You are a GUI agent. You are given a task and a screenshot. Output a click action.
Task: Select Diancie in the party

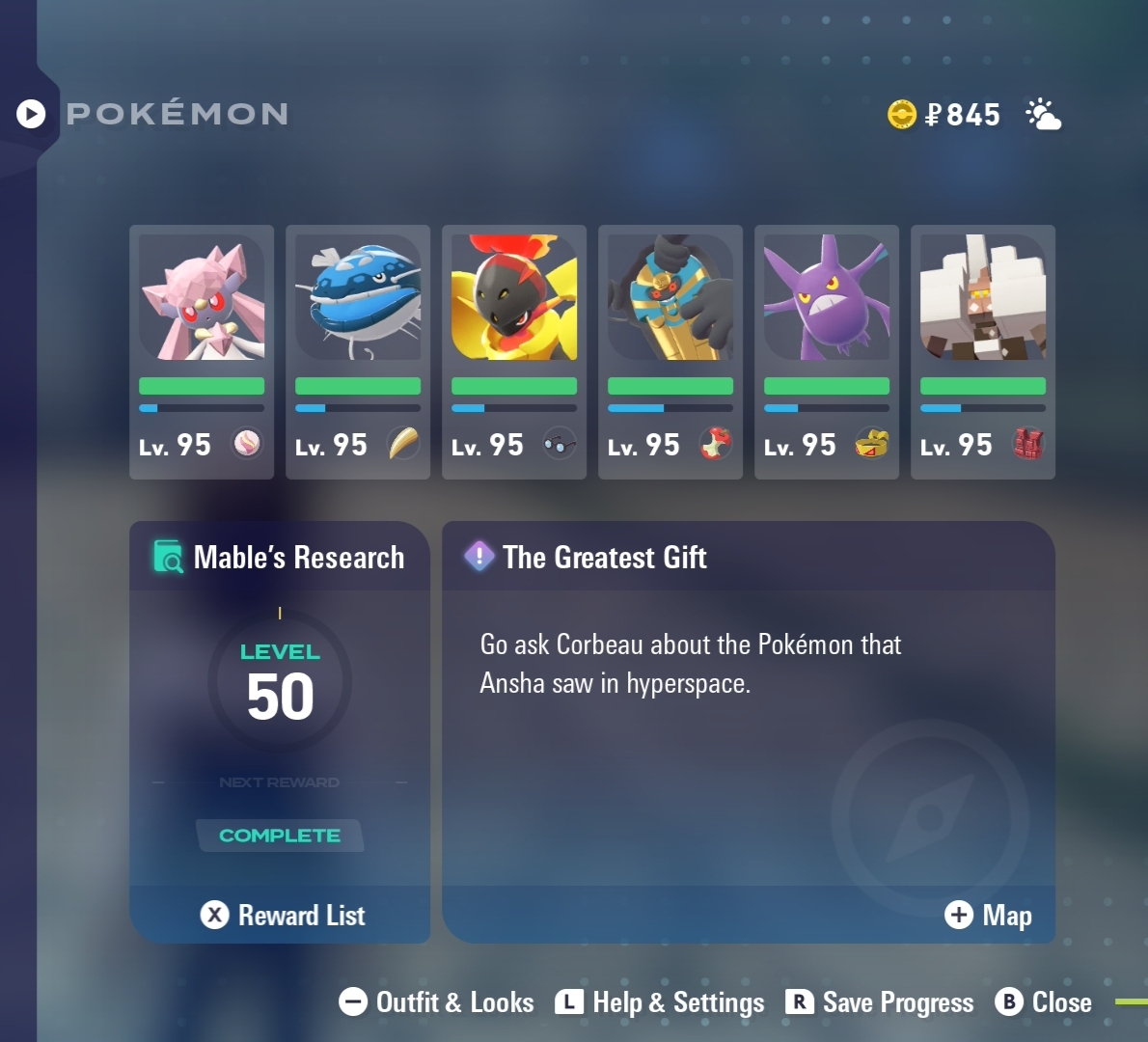tap(202, 351)
